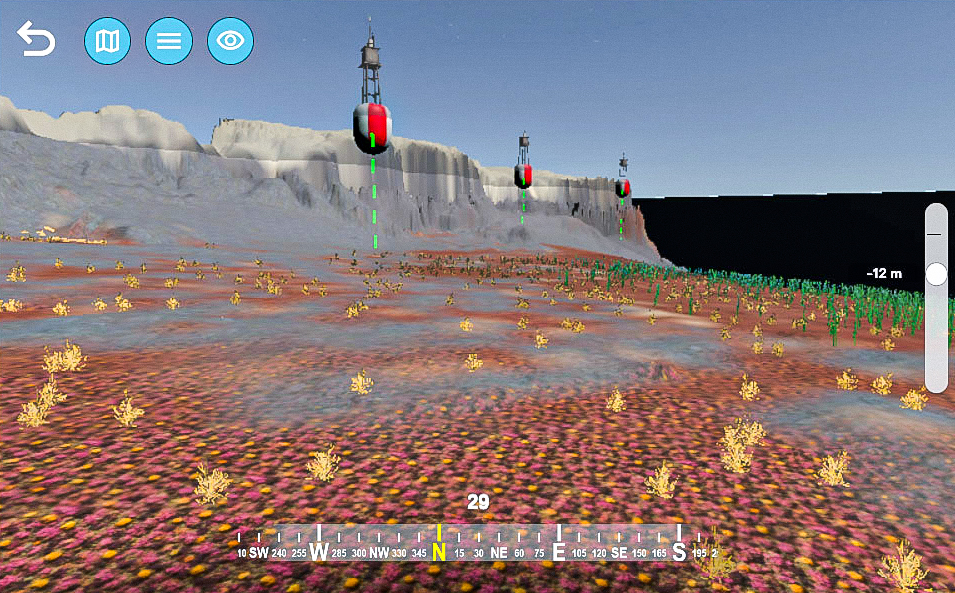
Task: Open the map view button
Action: click(107, 41)
